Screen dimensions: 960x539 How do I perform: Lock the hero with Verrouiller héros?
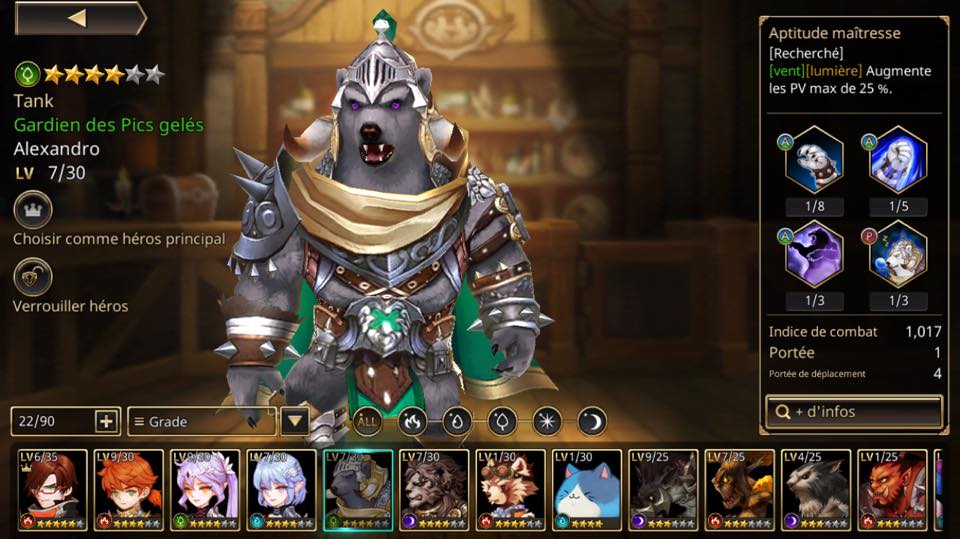click(33, 277)
